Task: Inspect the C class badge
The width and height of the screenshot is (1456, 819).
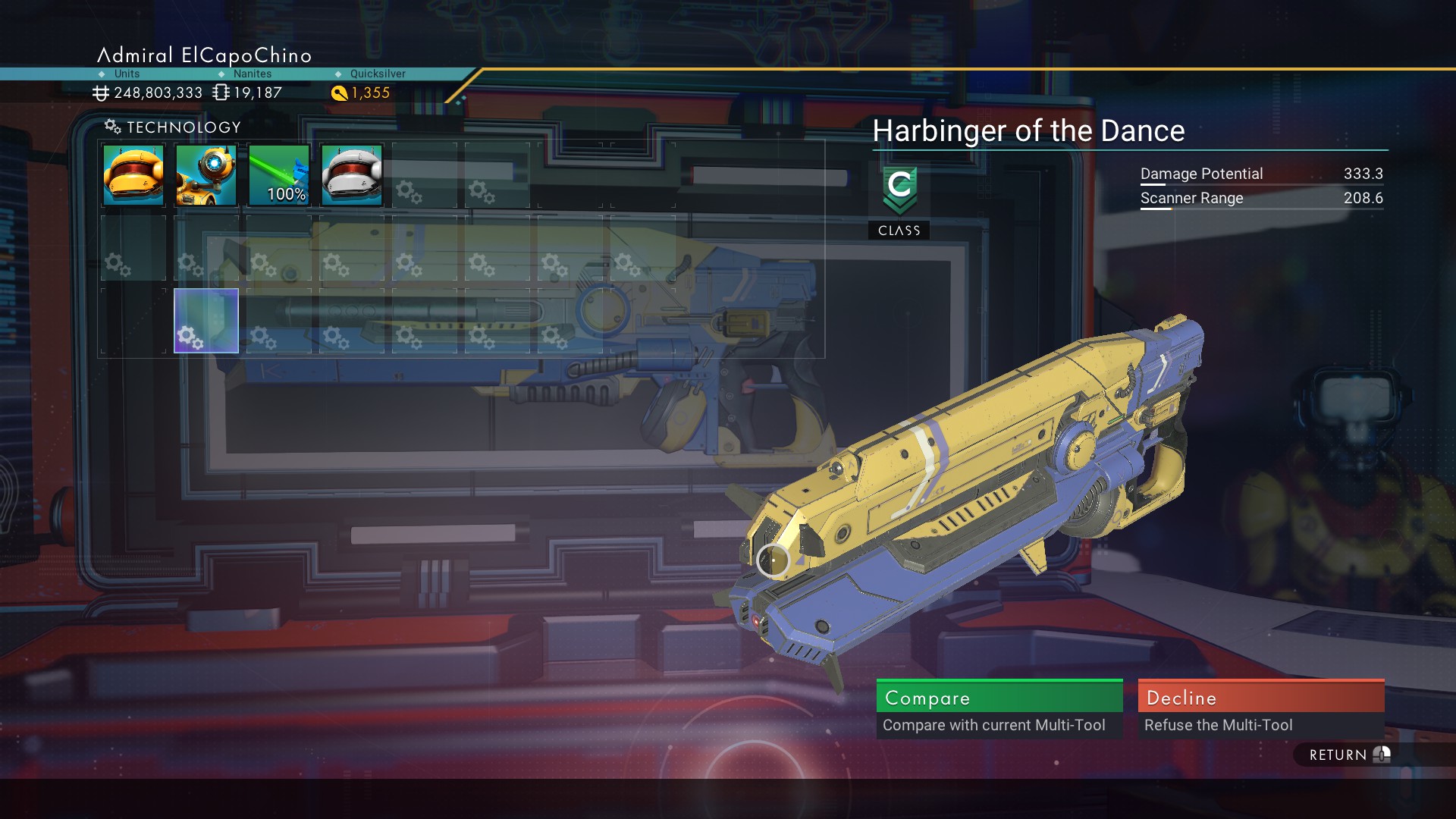Action: point(899,190)
